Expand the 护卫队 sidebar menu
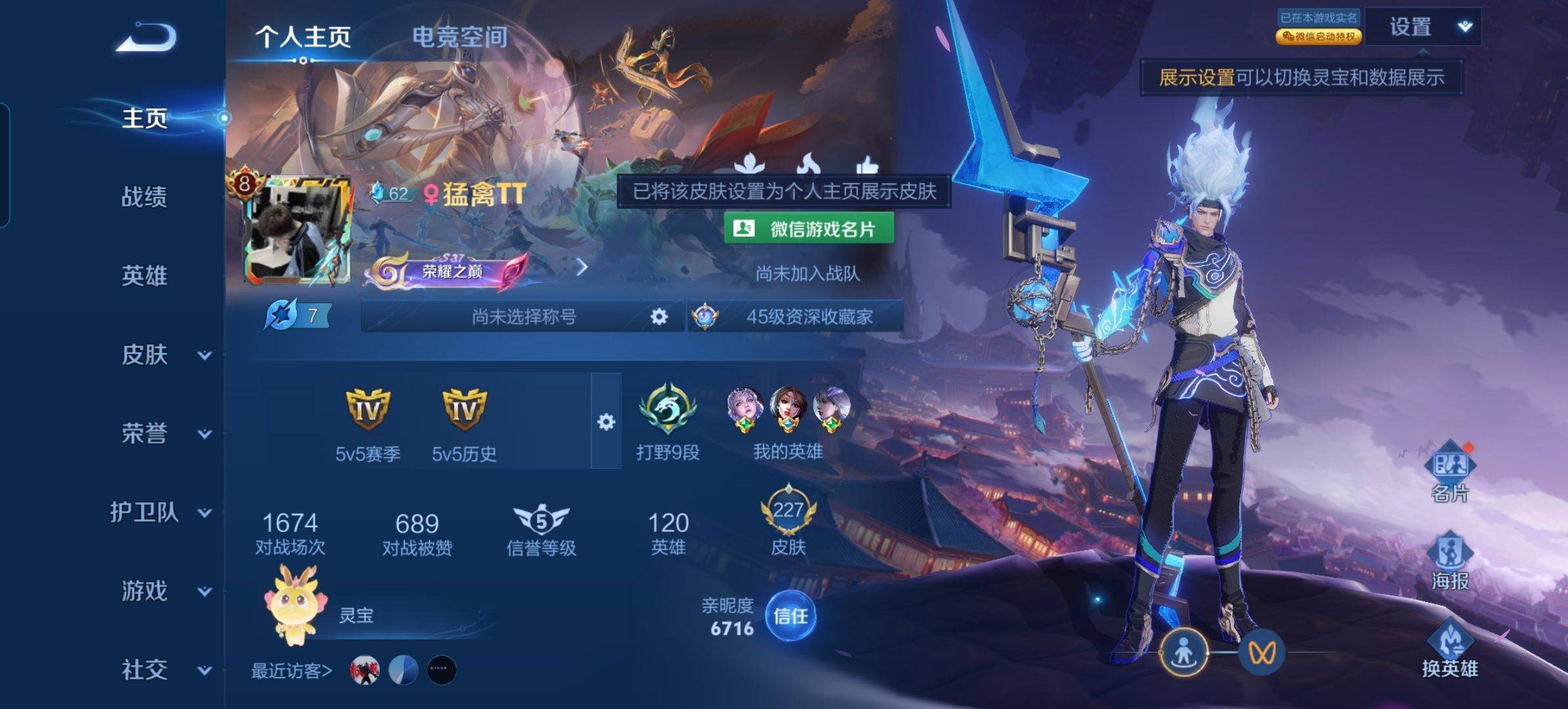Image resolution: width=1568 pixels, height=709 pixels. click(x=161, y=513)
